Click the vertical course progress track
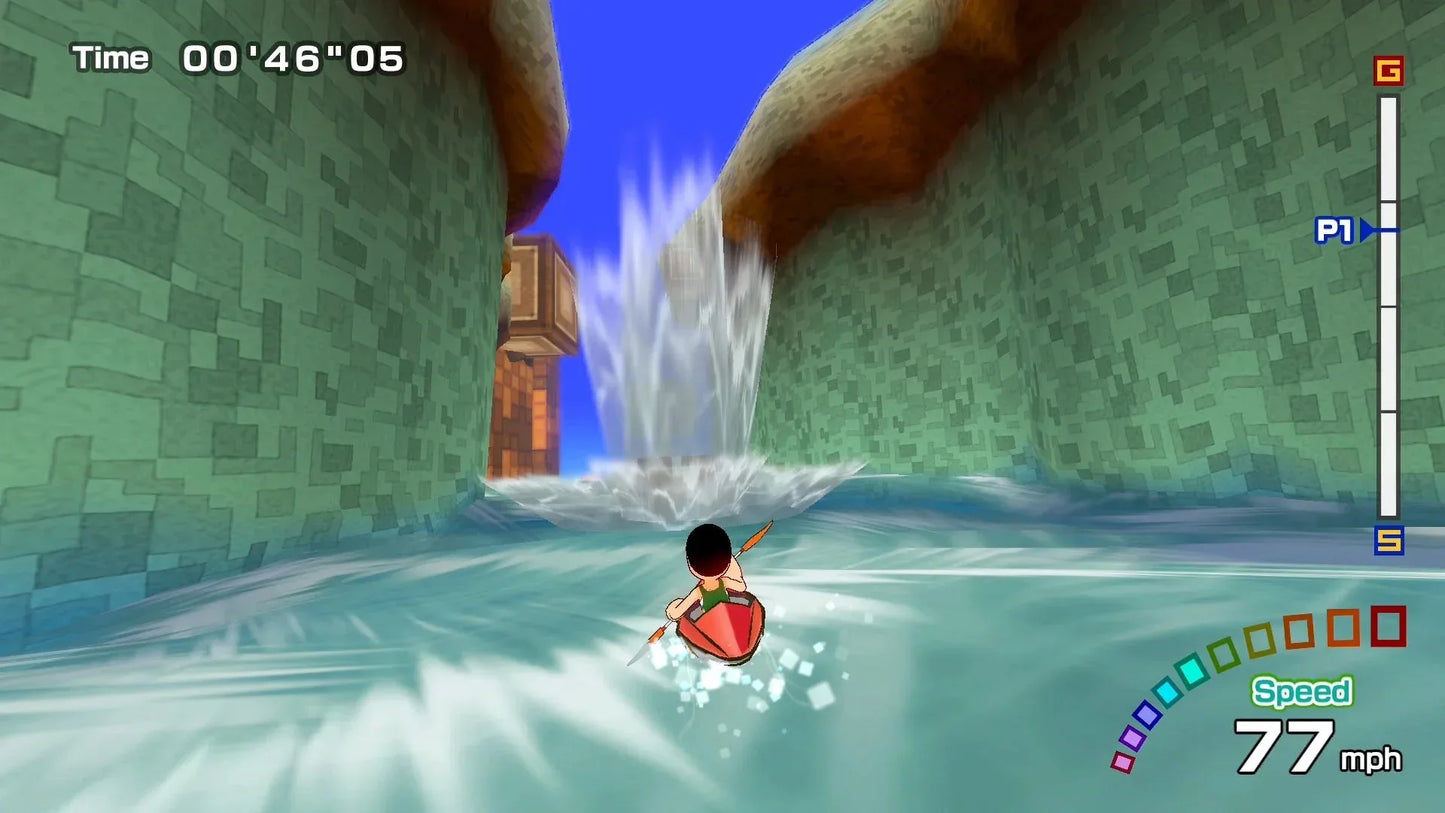Viewport: 1445px width, 813px height. point(1388,360)
